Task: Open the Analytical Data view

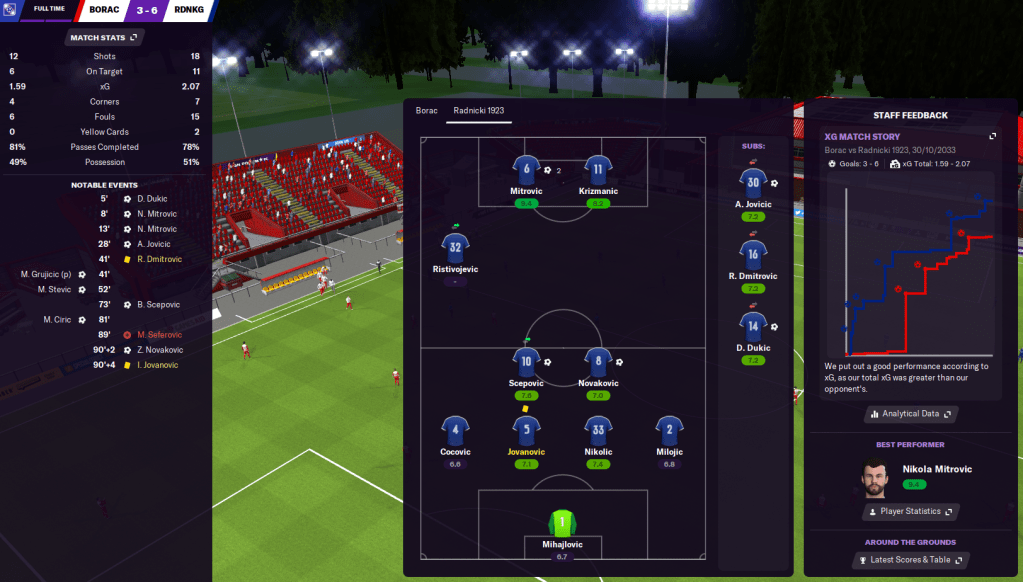Action: pyautogui.click(x=910, y=413)
